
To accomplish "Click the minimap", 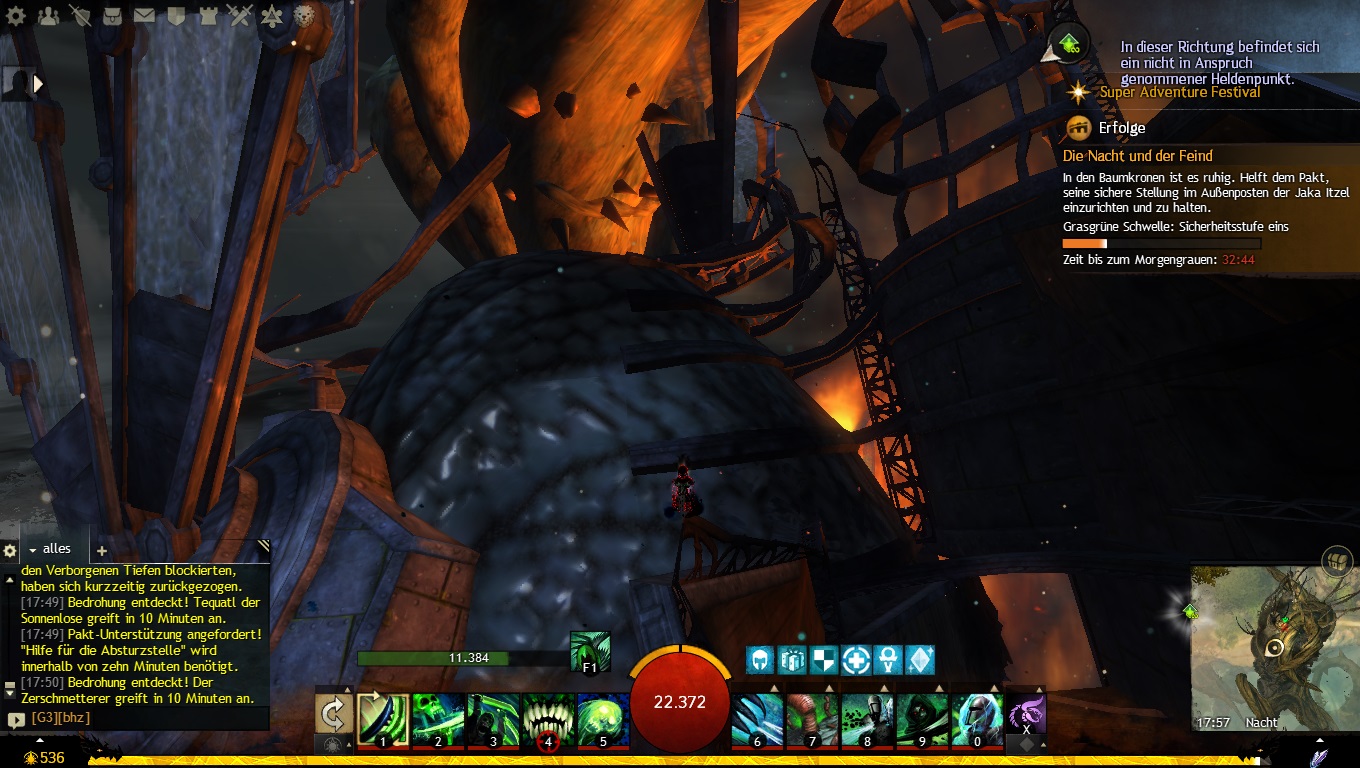I will click(1274, 647).
